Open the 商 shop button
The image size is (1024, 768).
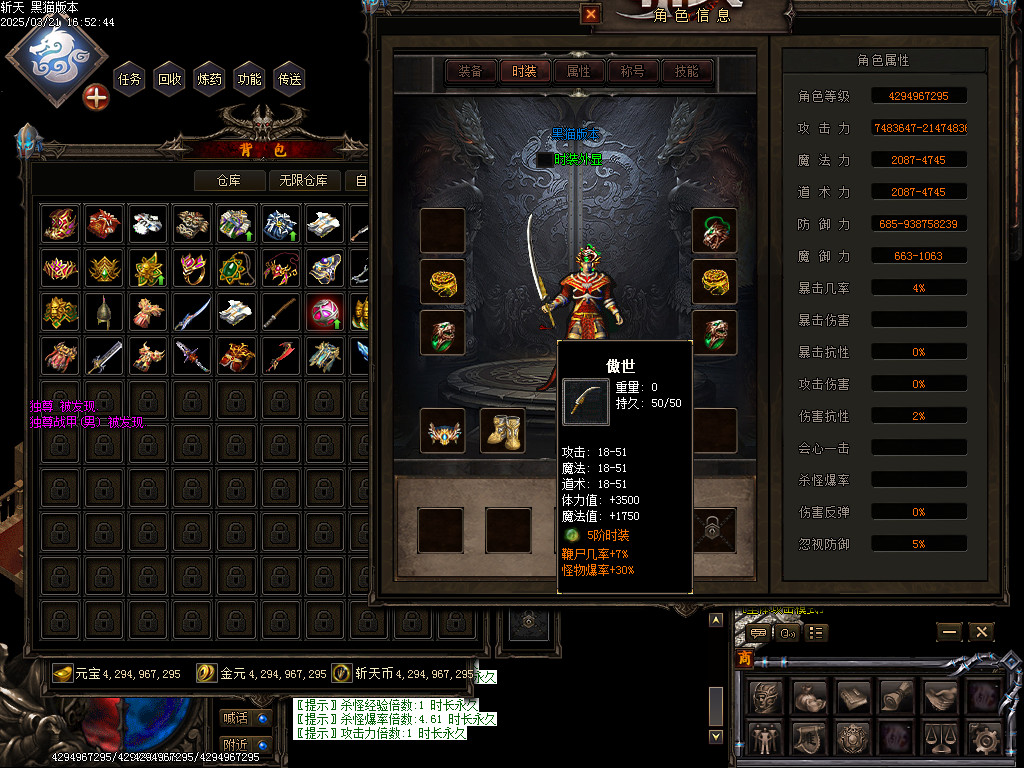pos(745,659)
